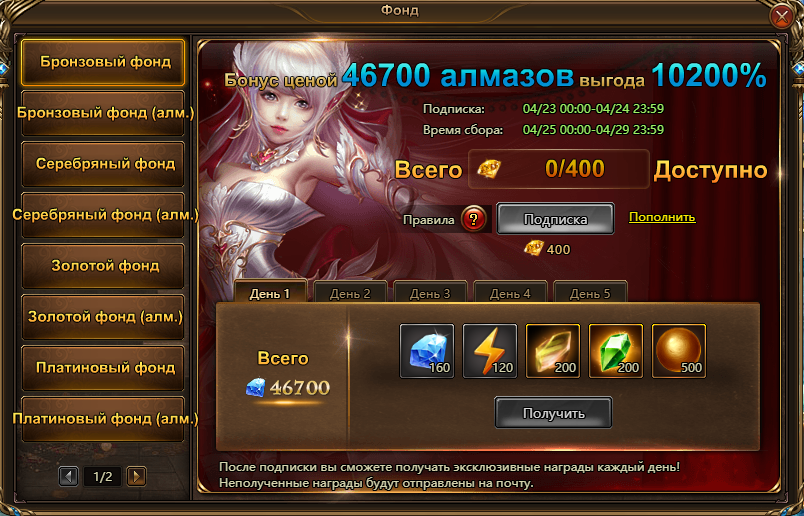Open Золотой фонд (алм.) entry

(x=103, y=317)
